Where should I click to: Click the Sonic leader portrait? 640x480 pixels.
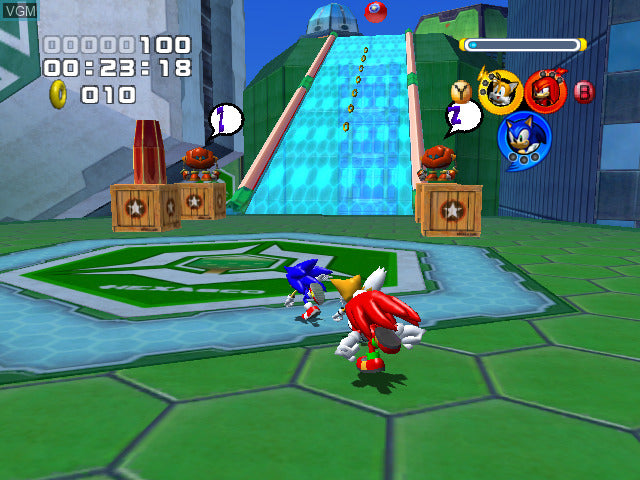pyautogui.click(x=523, y=140)
